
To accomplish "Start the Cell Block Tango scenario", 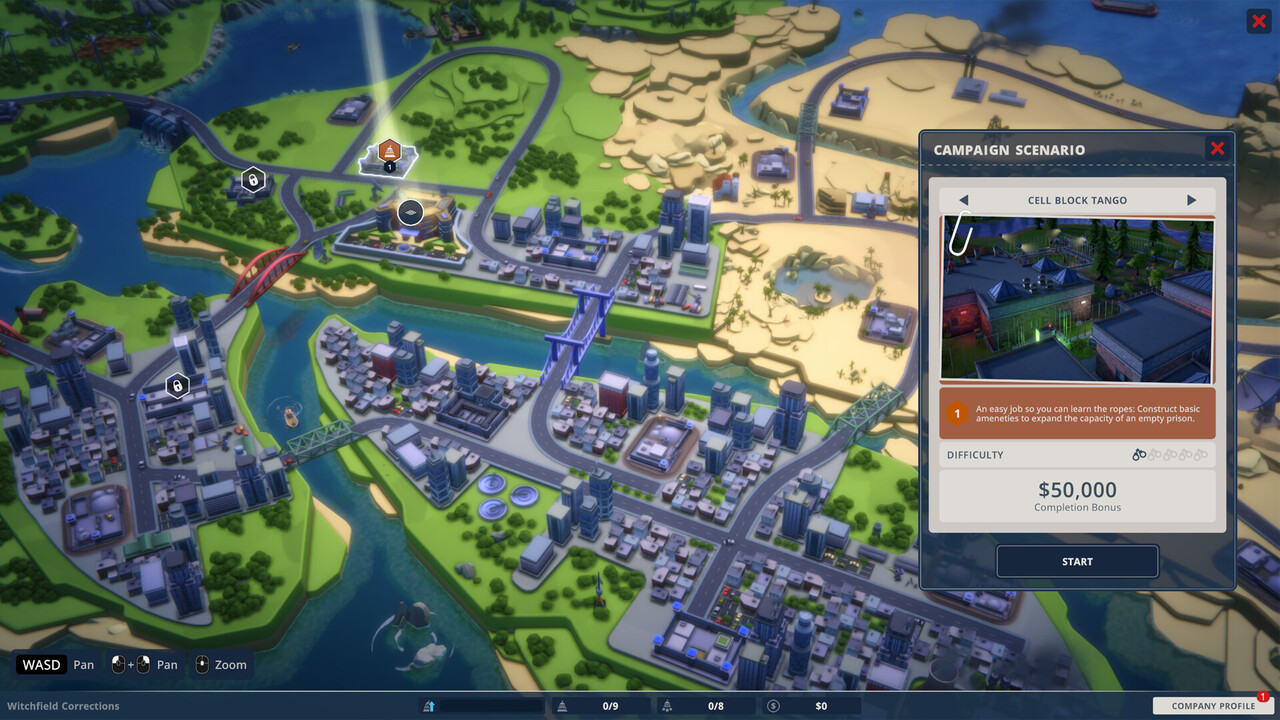I will pyautogui.click(x=1077, y=561).
